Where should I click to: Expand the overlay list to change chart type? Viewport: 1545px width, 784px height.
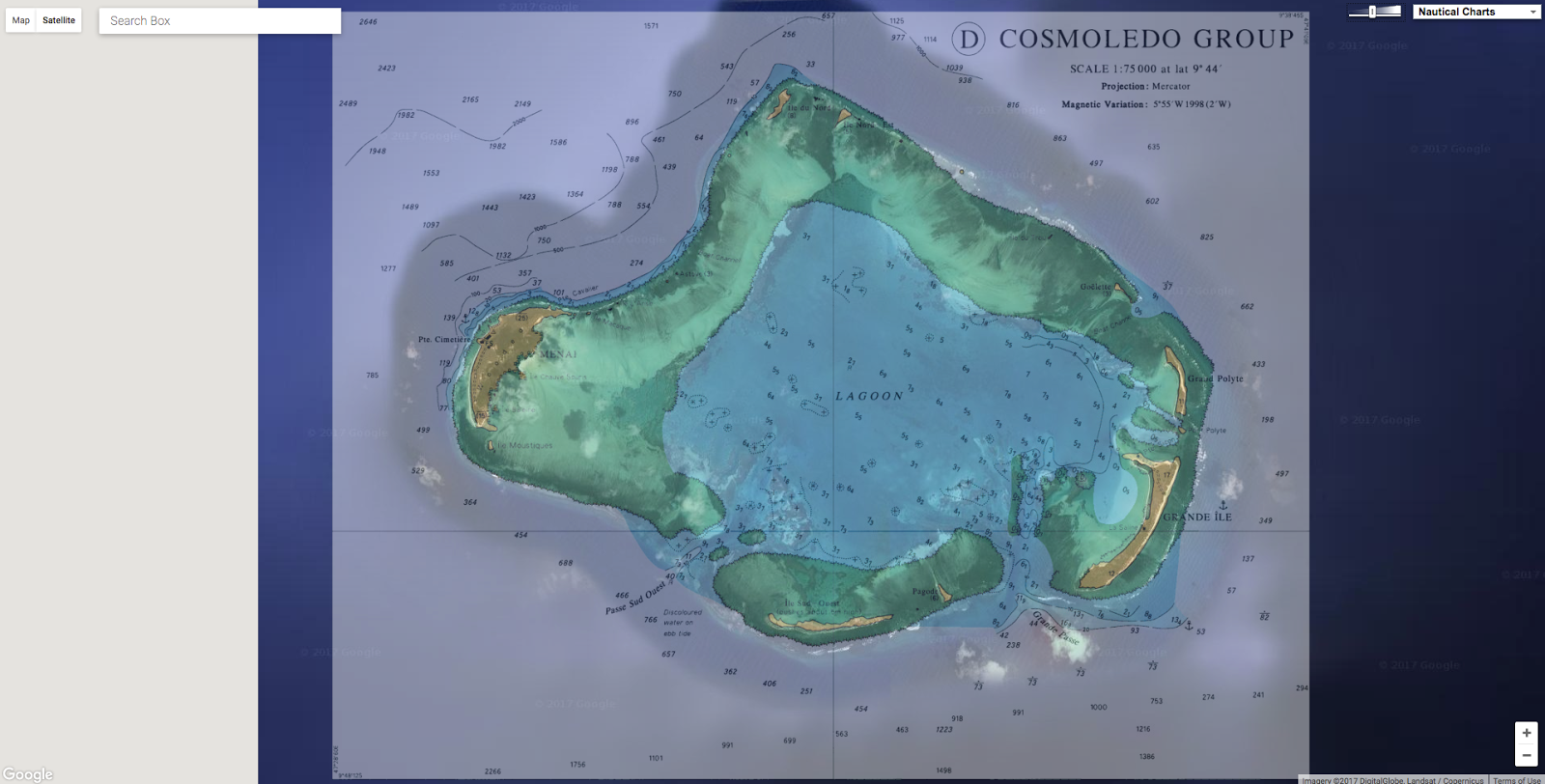tap(1475, 11)
